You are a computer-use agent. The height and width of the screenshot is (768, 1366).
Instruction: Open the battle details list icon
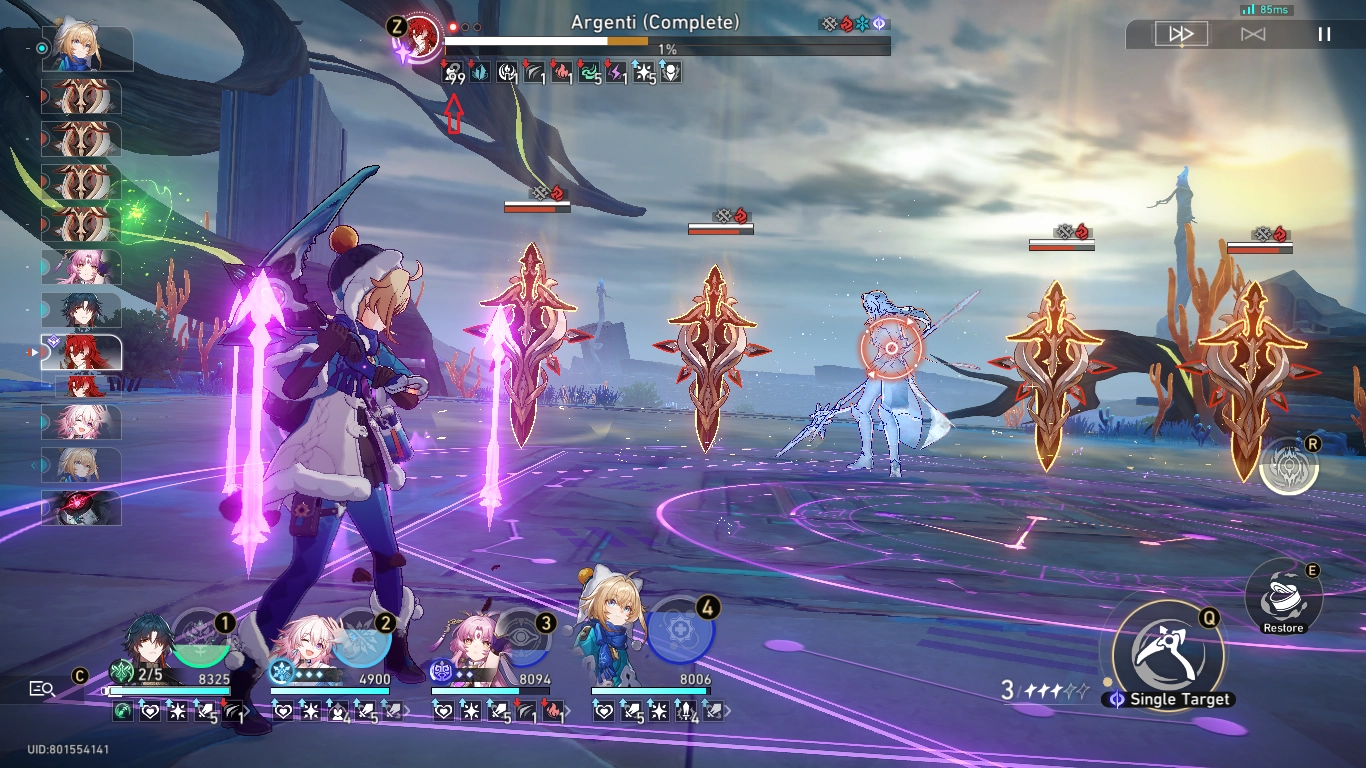[42, 688]
